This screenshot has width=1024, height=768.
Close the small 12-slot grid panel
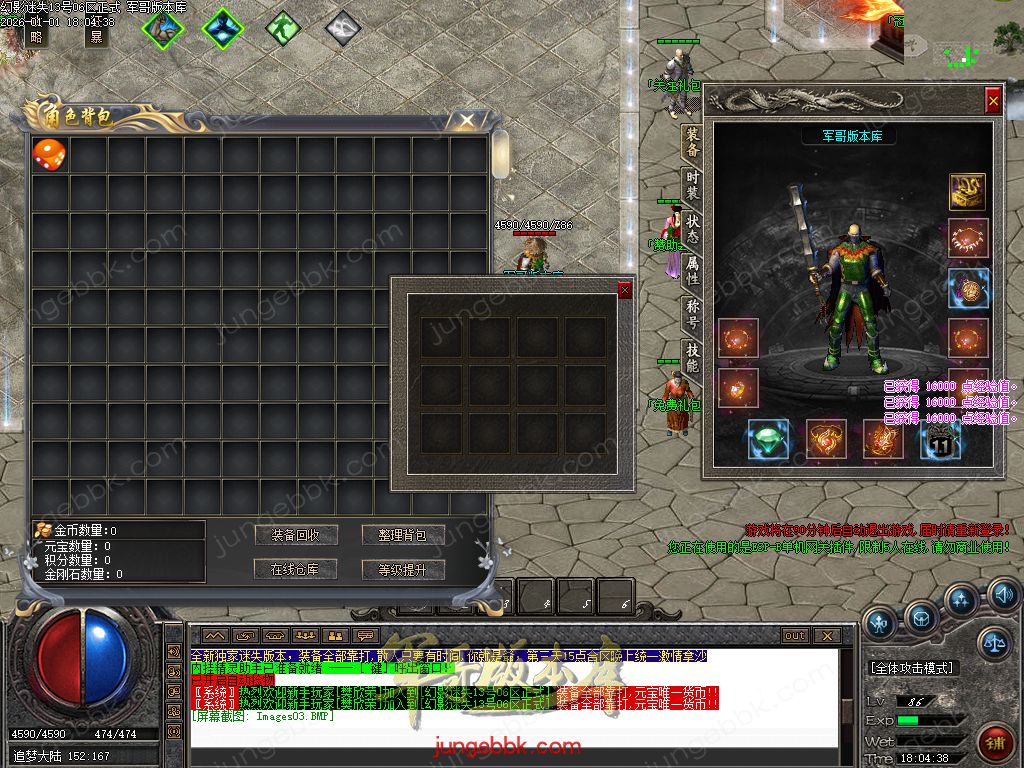[x=625, y=290]
